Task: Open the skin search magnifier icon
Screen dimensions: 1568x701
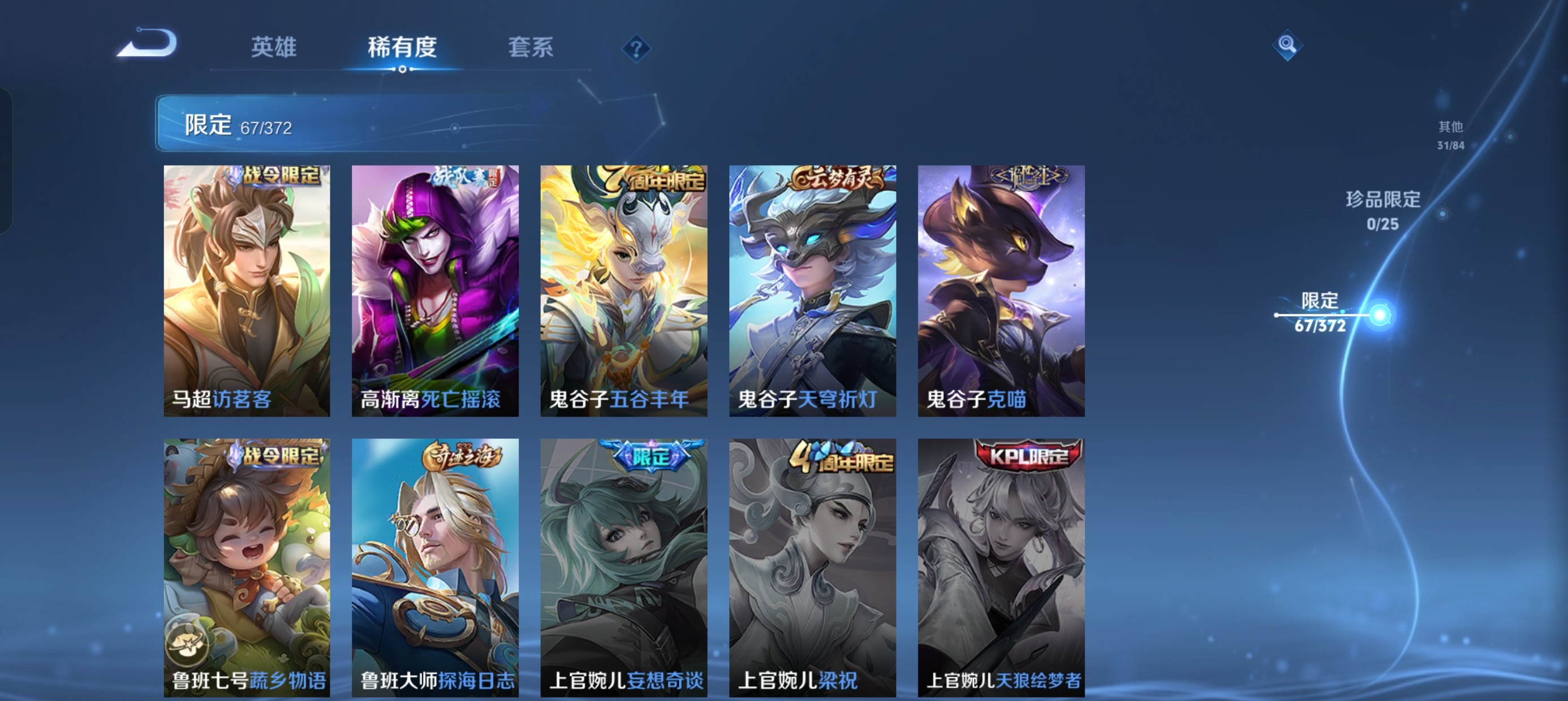Action: pyautogui.click(x=1287, y=45)
